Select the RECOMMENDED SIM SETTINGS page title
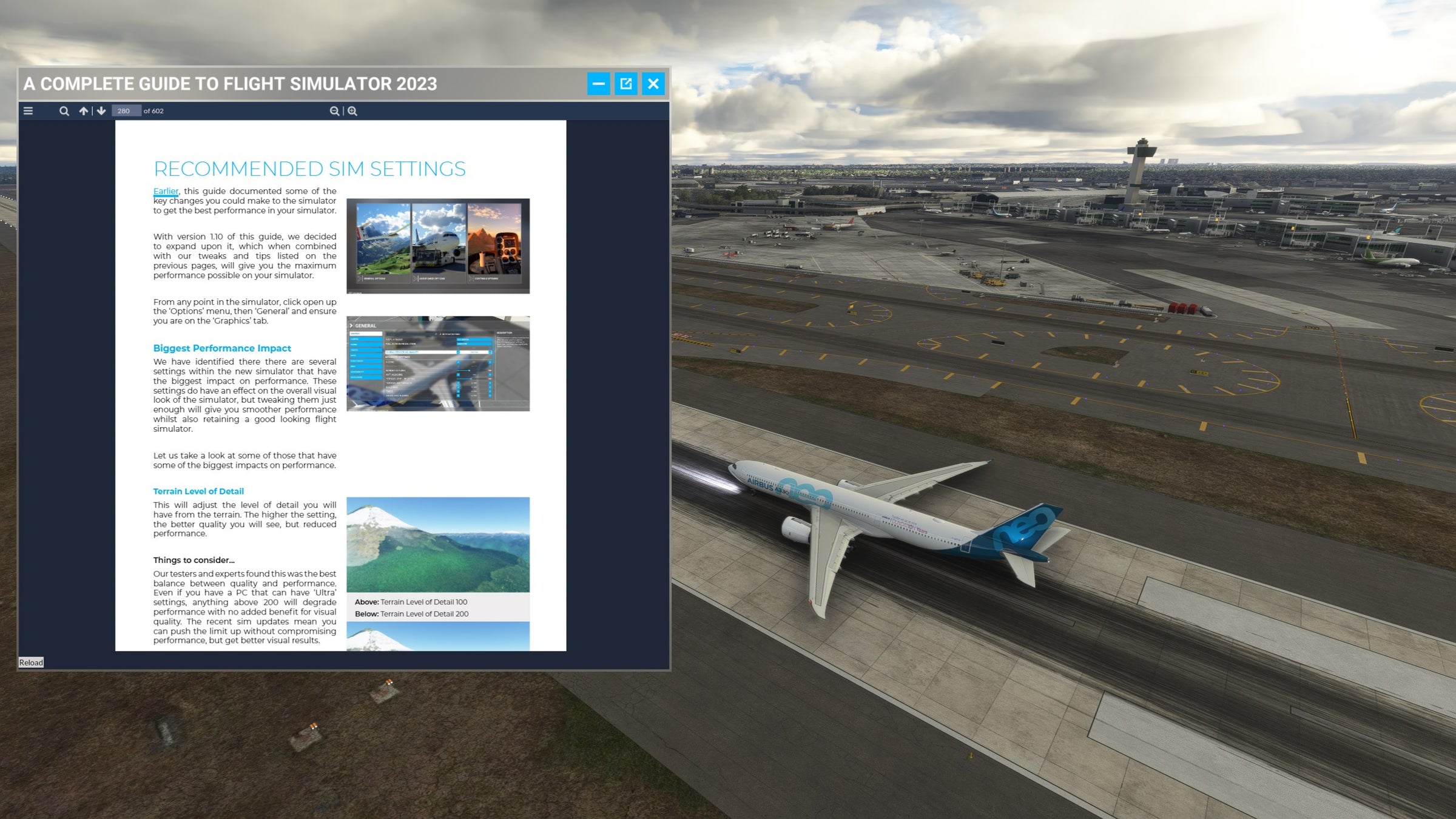The width and height of the screenshot is (1456, 819). tap(309, 169)
